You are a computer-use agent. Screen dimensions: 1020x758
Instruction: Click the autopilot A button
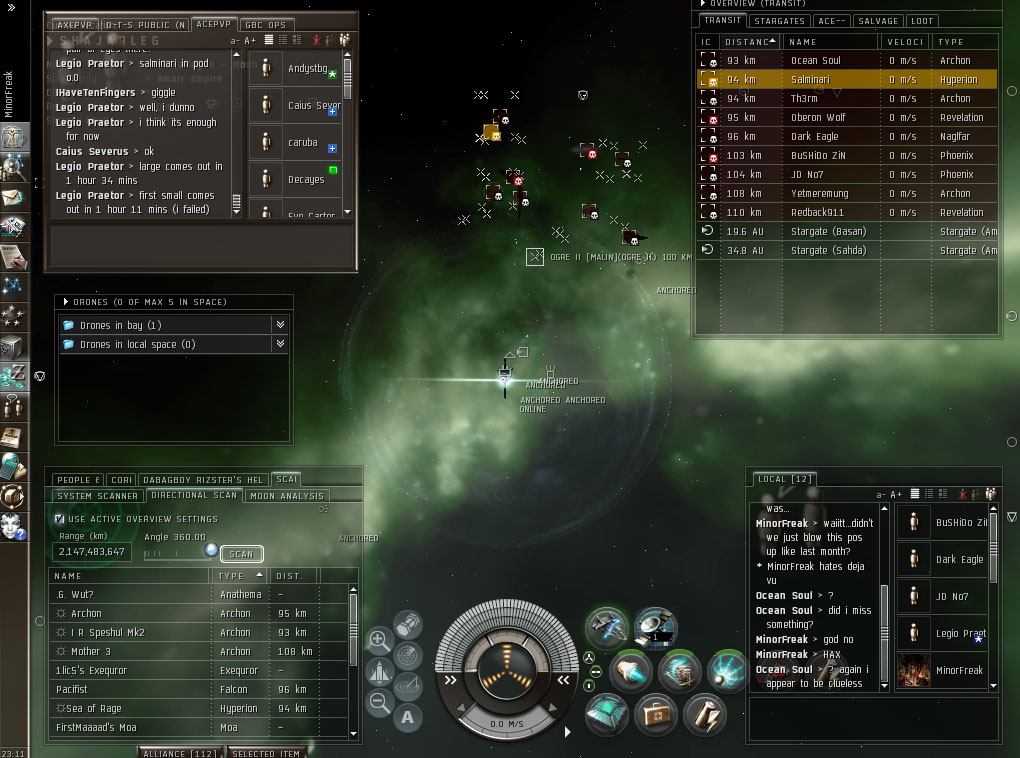click(x=408, y=715)
